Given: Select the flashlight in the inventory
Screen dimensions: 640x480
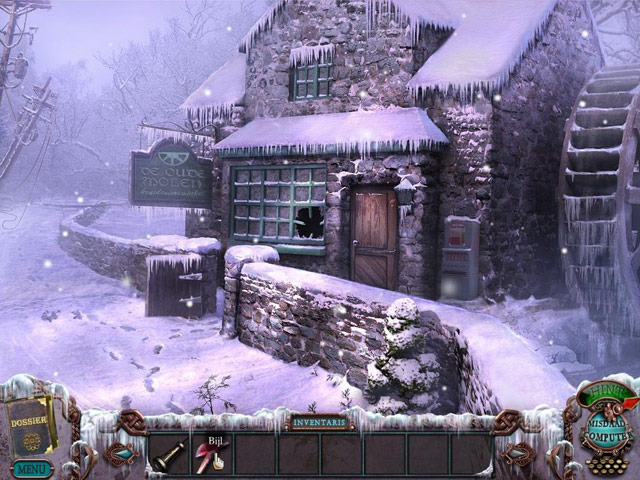Looking at the screenshot, I should click(x=167, y=454).
